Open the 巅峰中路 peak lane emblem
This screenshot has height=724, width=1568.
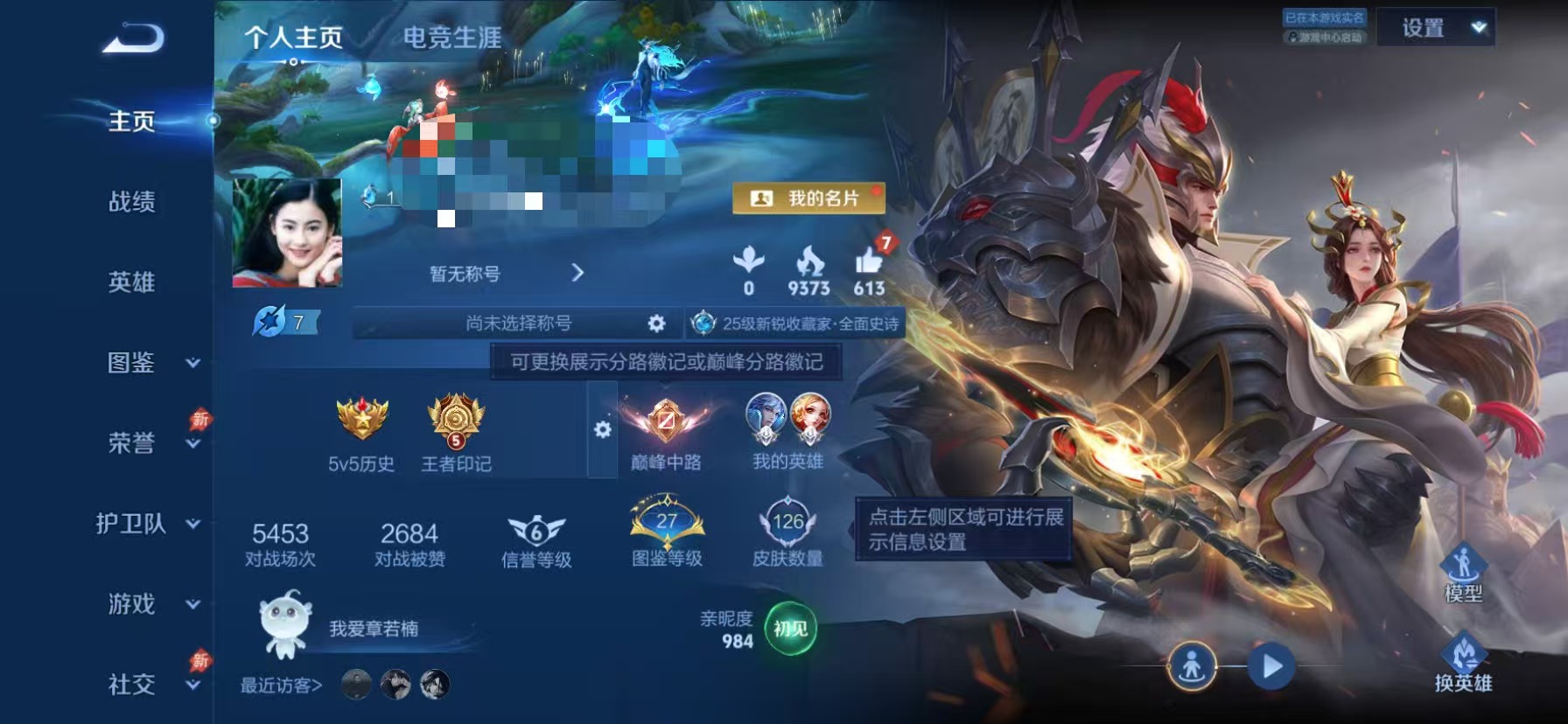coord(665,427)
